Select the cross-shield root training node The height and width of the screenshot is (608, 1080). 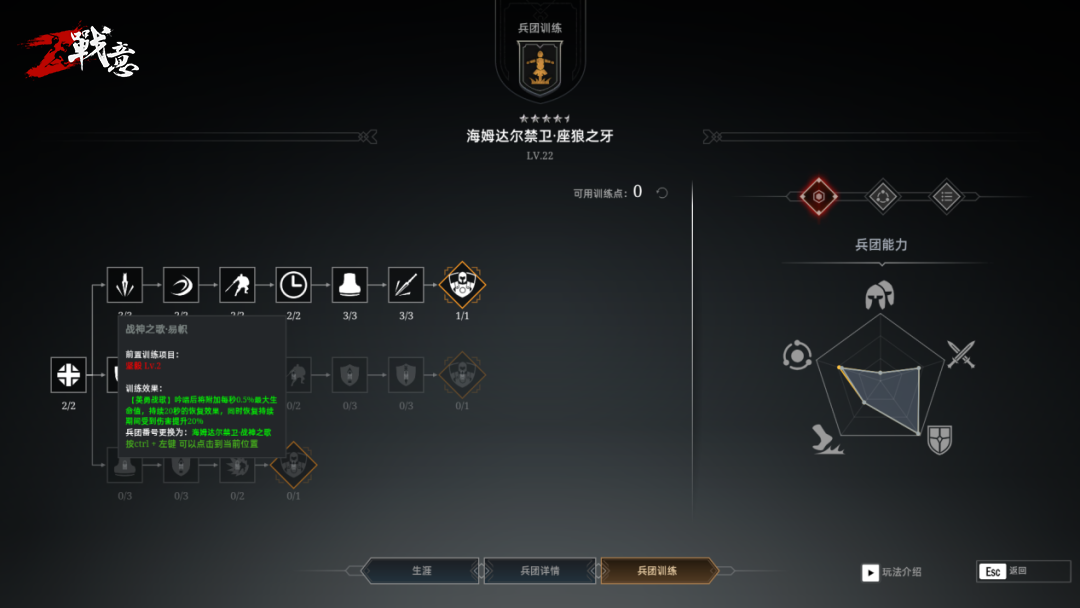(x=68, y=375)
